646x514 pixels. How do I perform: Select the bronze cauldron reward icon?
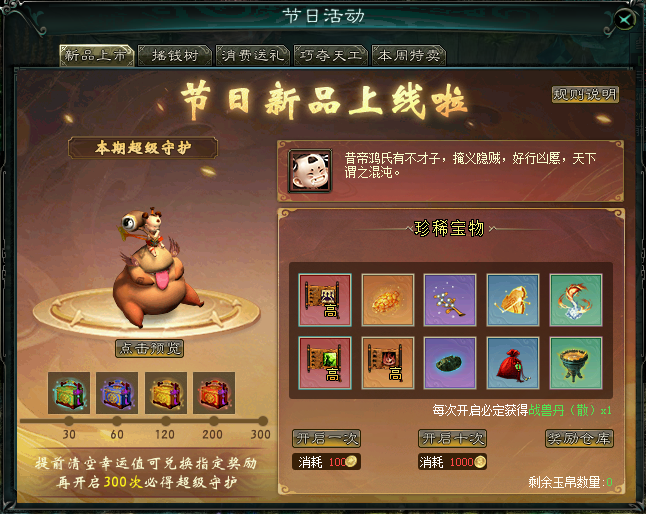click(x=576, y=363)
